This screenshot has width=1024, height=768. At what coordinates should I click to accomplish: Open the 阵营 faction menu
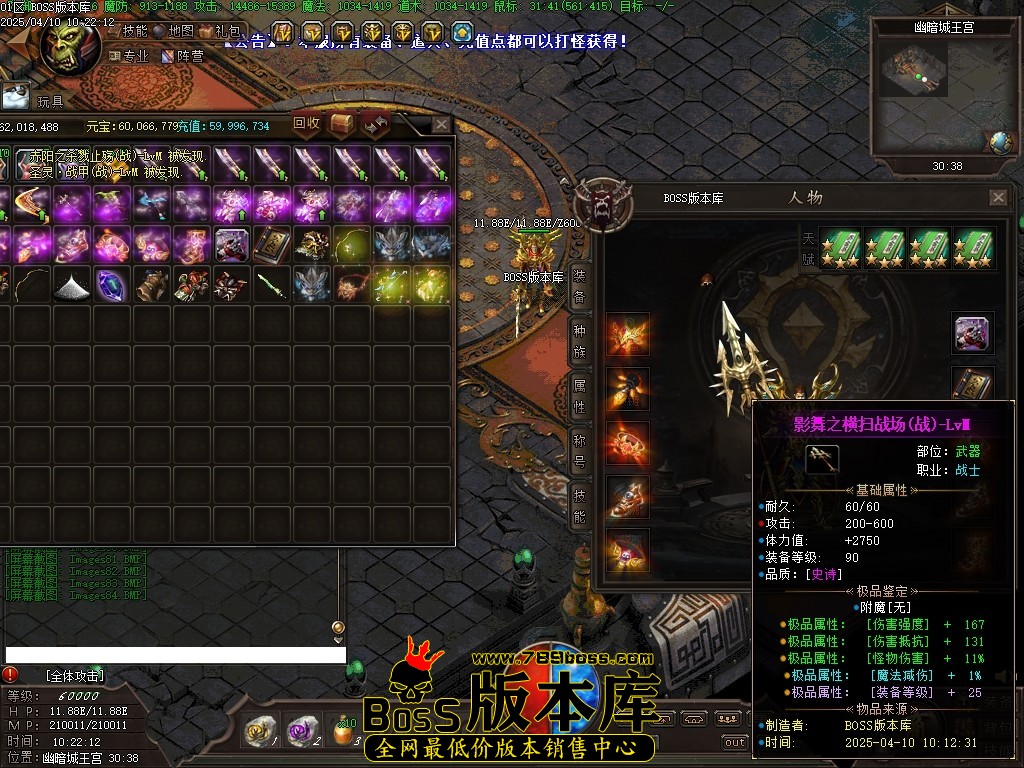coord(184,56)
